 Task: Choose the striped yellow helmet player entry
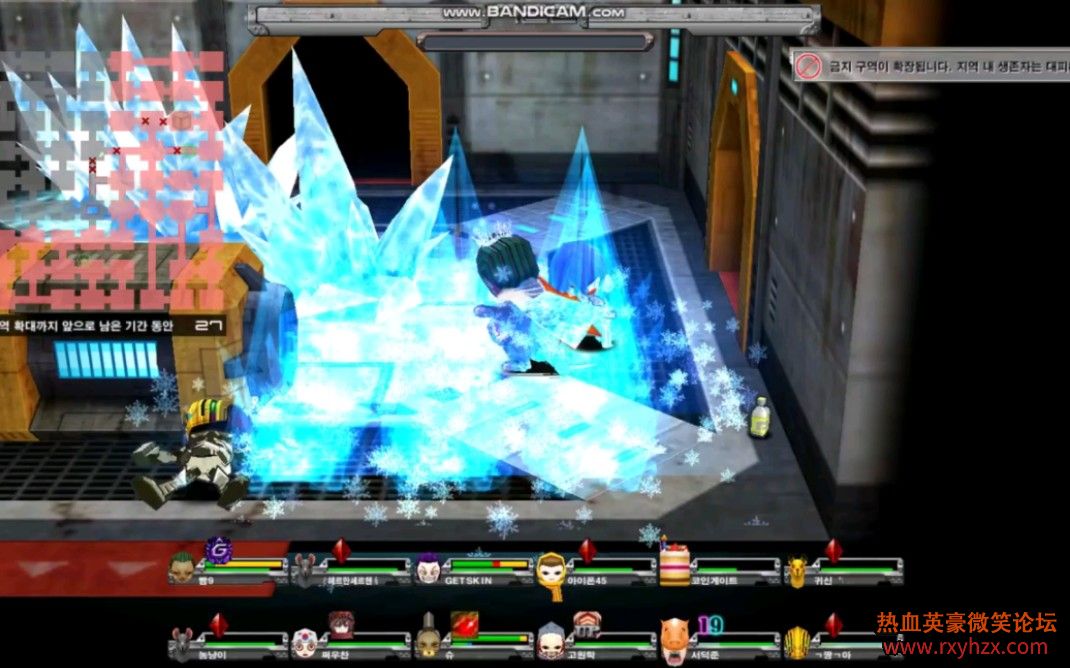796,641
